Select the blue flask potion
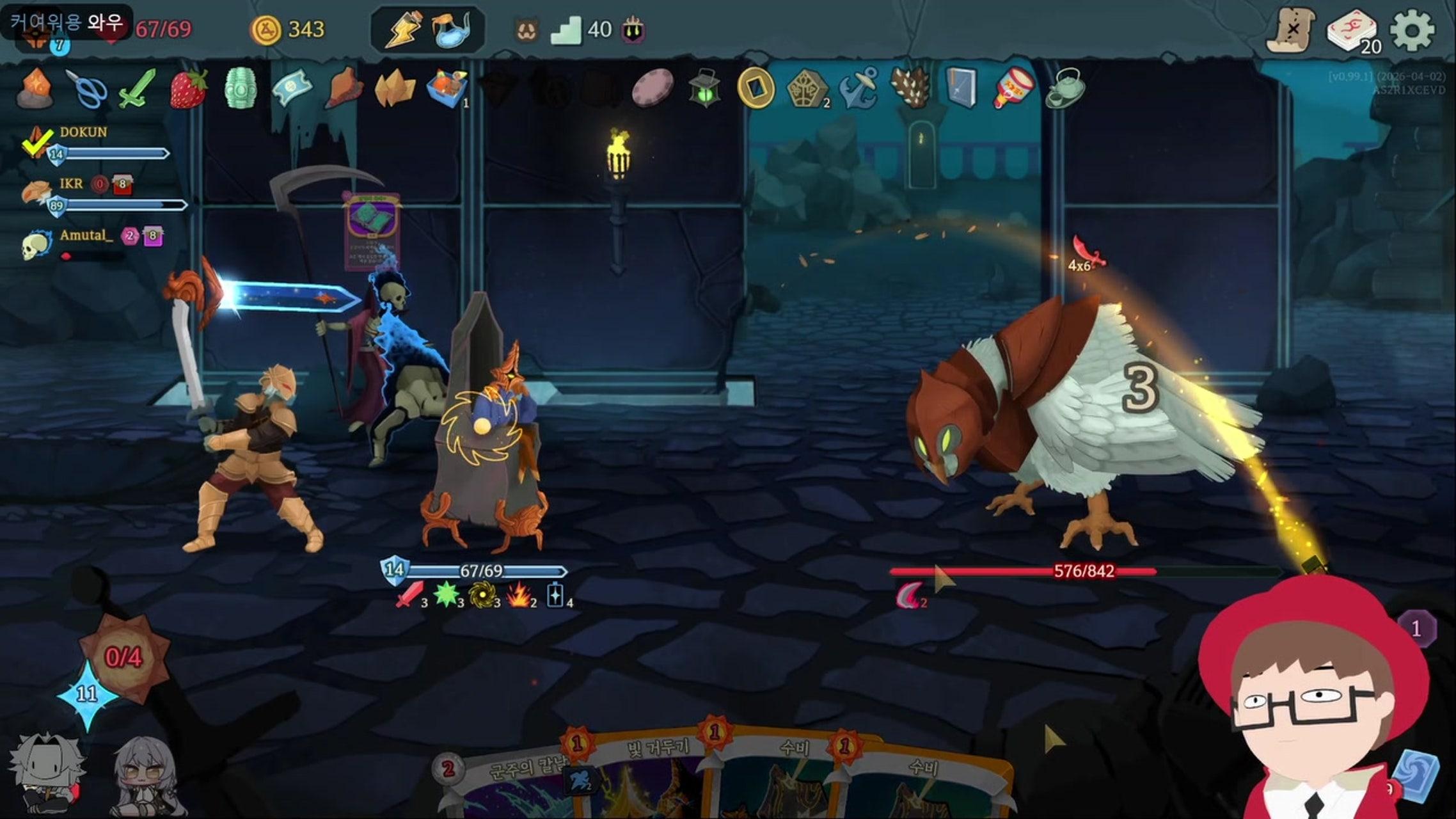Screen dimensions: 1456x819 [452, 29]
